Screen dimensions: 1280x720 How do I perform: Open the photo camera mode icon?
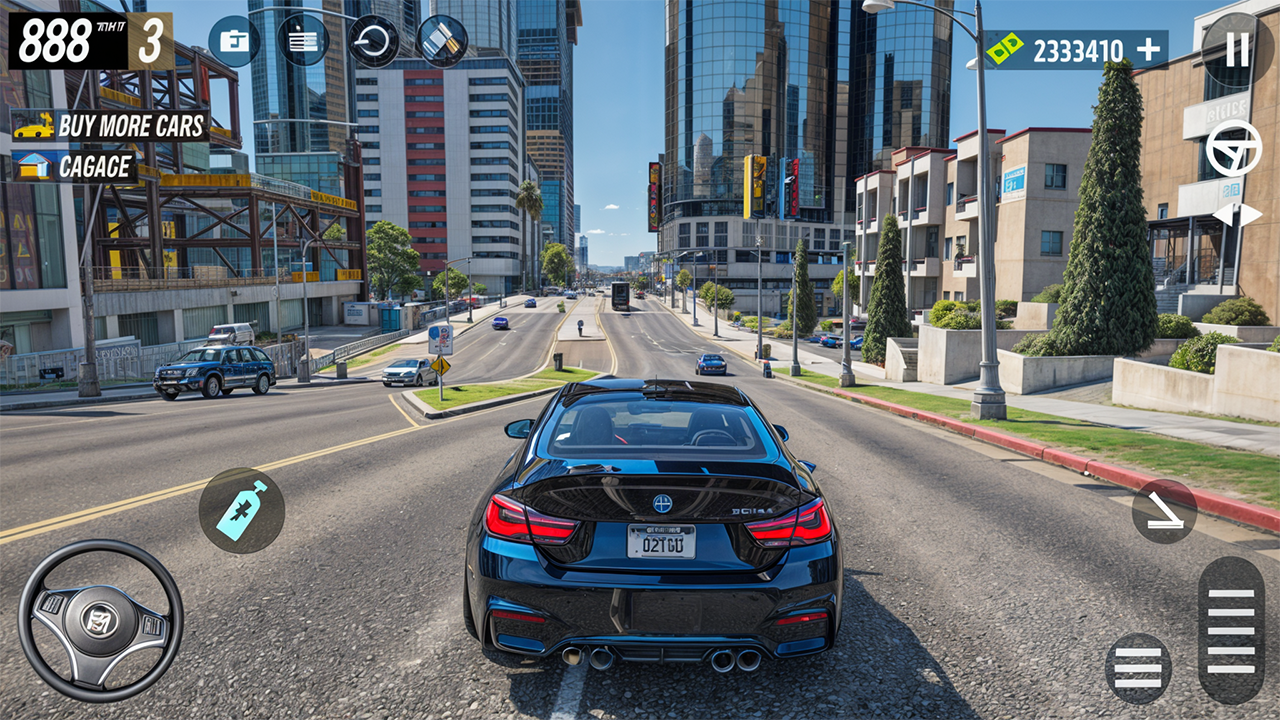coord(232,41)
